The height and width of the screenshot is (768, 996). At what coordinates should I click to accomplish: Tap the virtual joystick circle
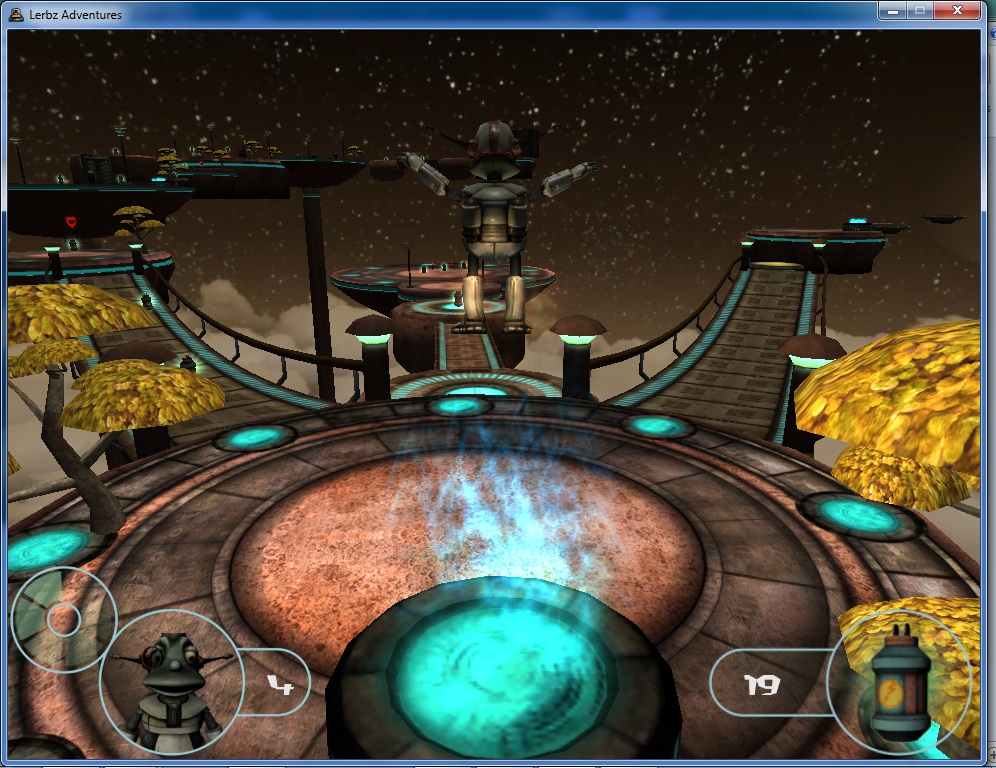point(62,619)
